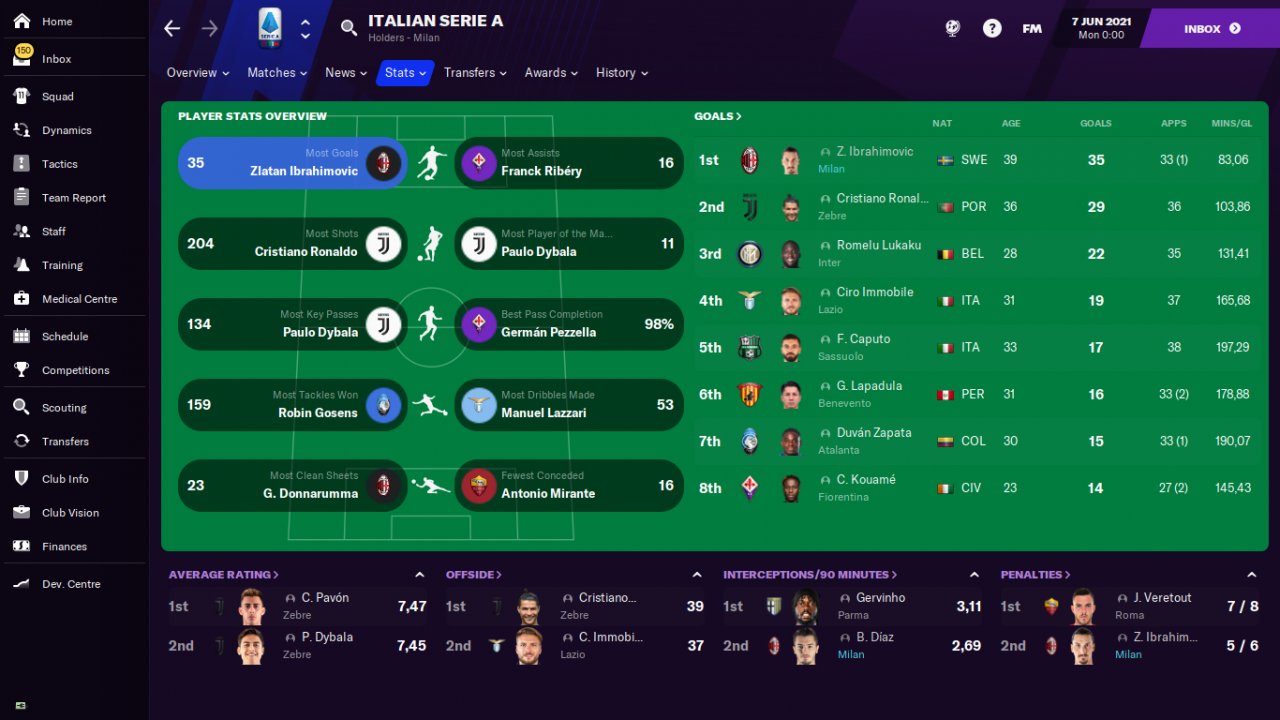Open the History dropdown tab
The width and height of the screenshot is (1280, 720).
click(621, 73)
